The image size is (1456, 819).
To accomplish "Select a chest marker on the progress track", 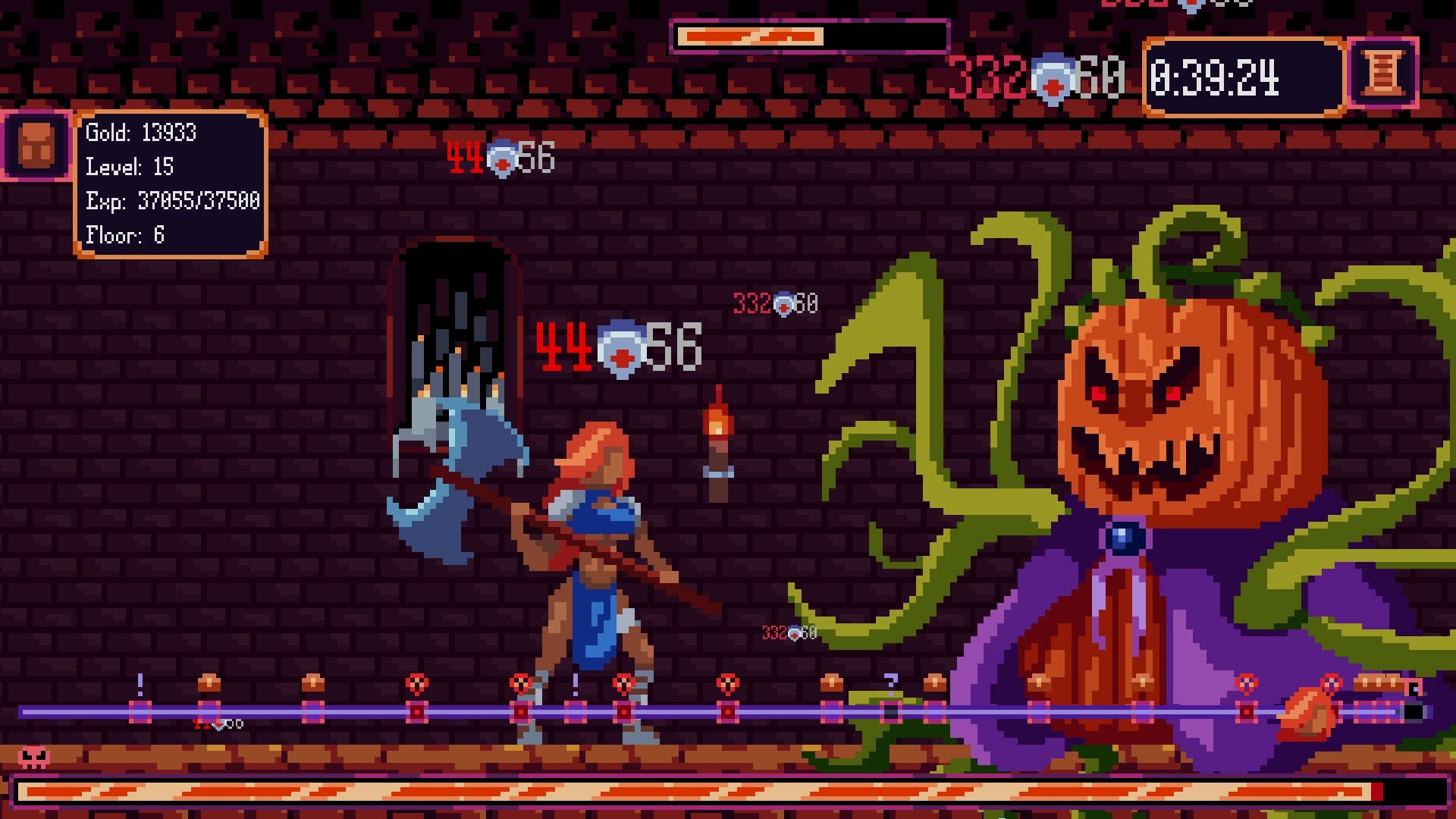I will pyautogui.click(x=211, y=686).
